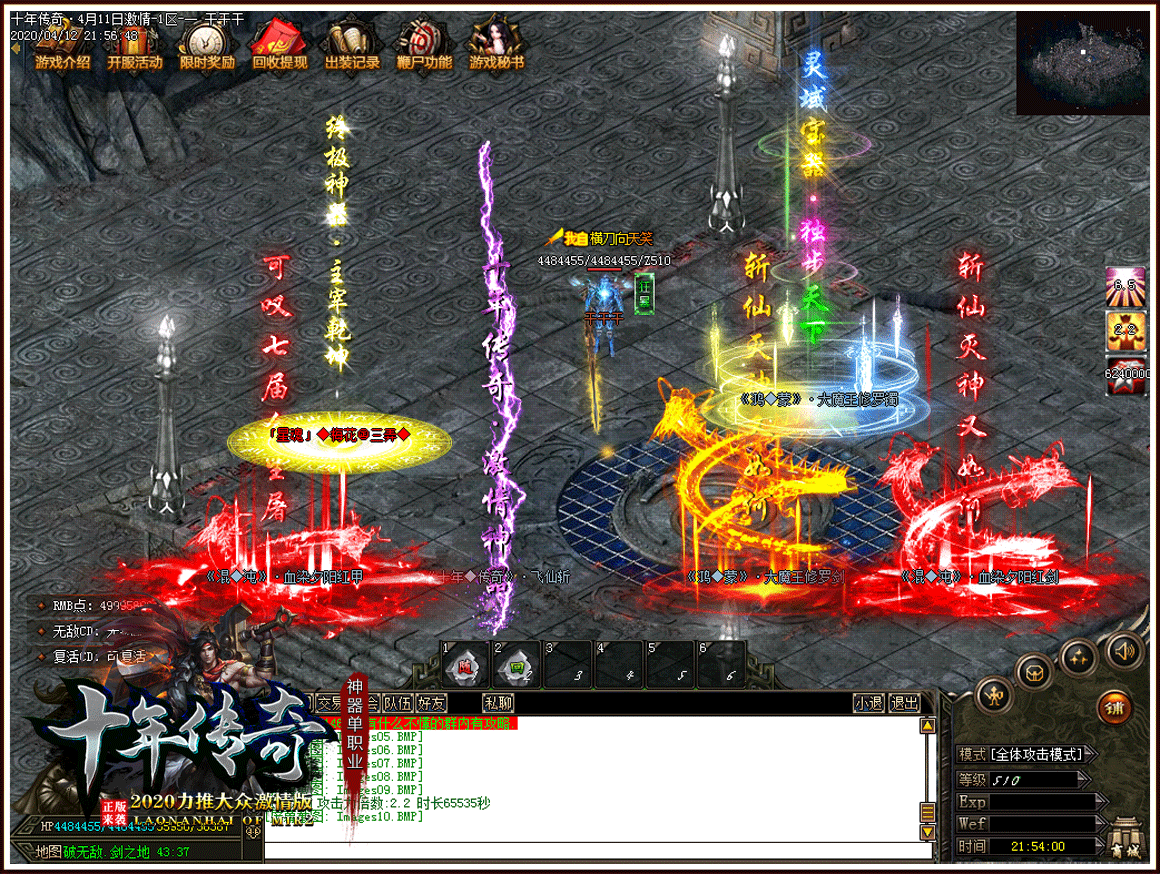Image resolution: width=1160 pixels, height=874 pixels.
Task: Open the bag inventory round button
Action: coord(1033,670)
